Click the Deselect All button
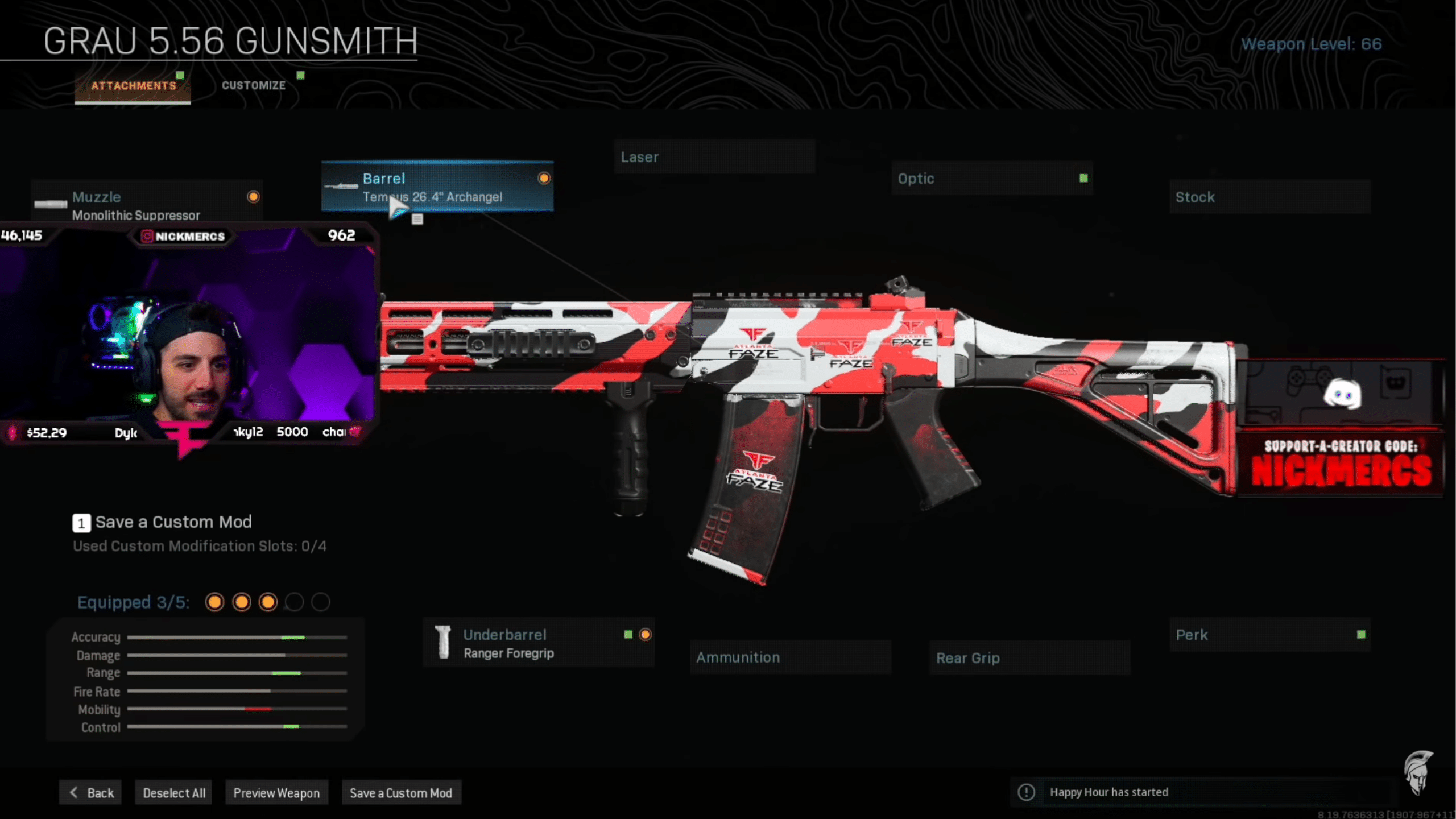 point(174,793)
